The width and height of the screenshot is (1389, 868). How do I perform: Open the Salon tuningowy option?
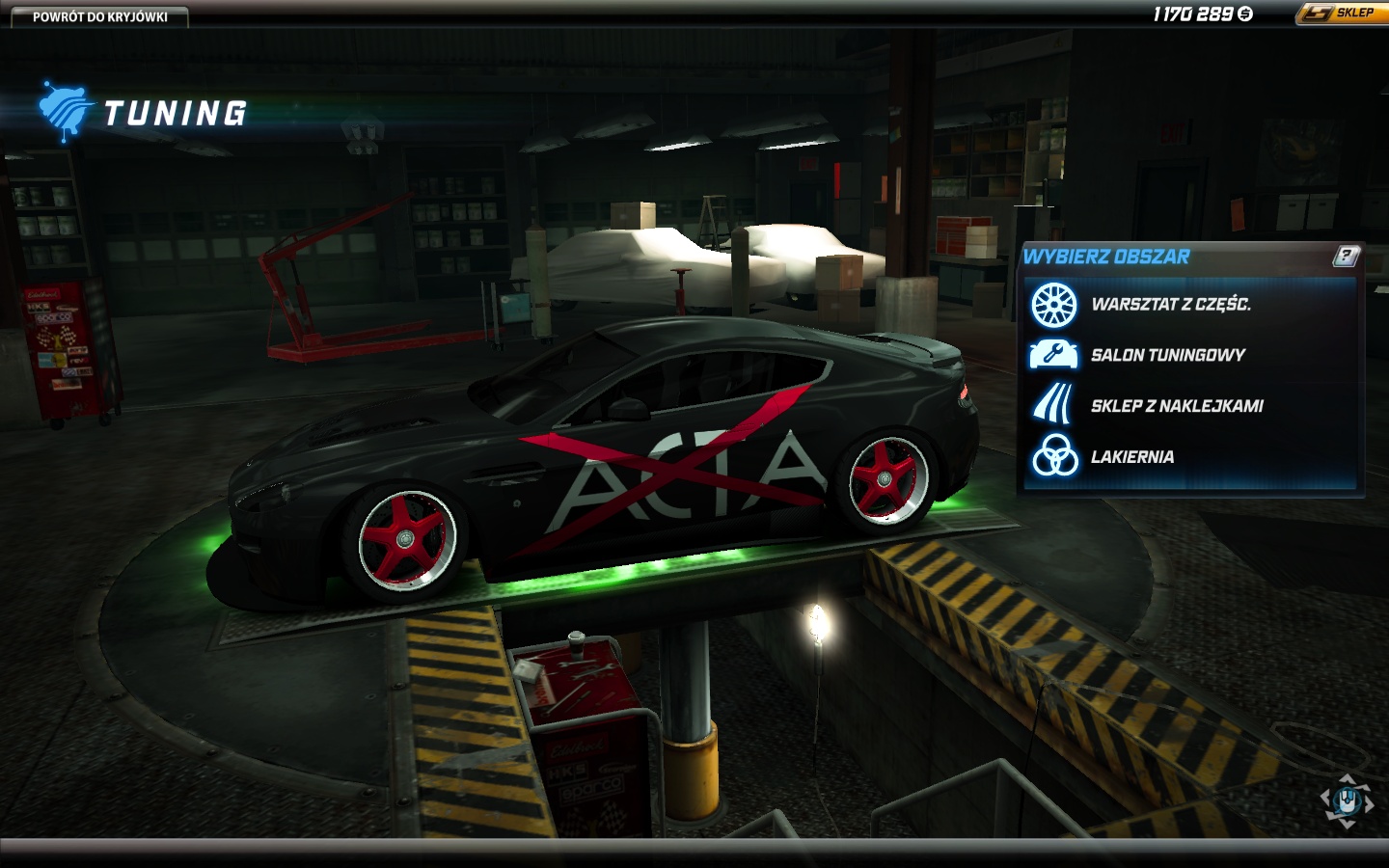[1167, 355]
